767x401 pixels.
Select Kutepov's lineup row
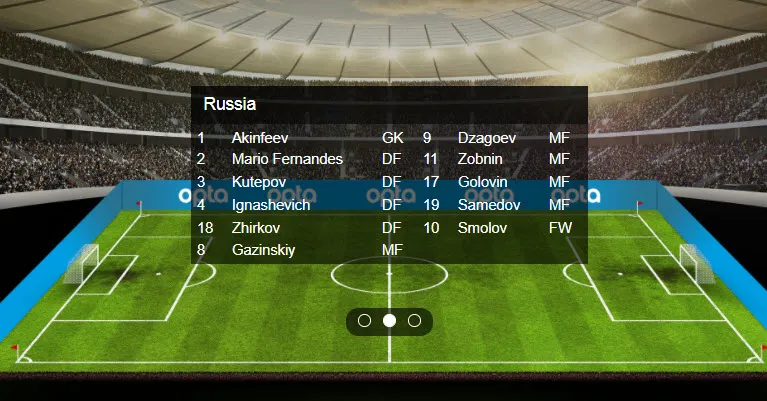click(x=258, y=182)
